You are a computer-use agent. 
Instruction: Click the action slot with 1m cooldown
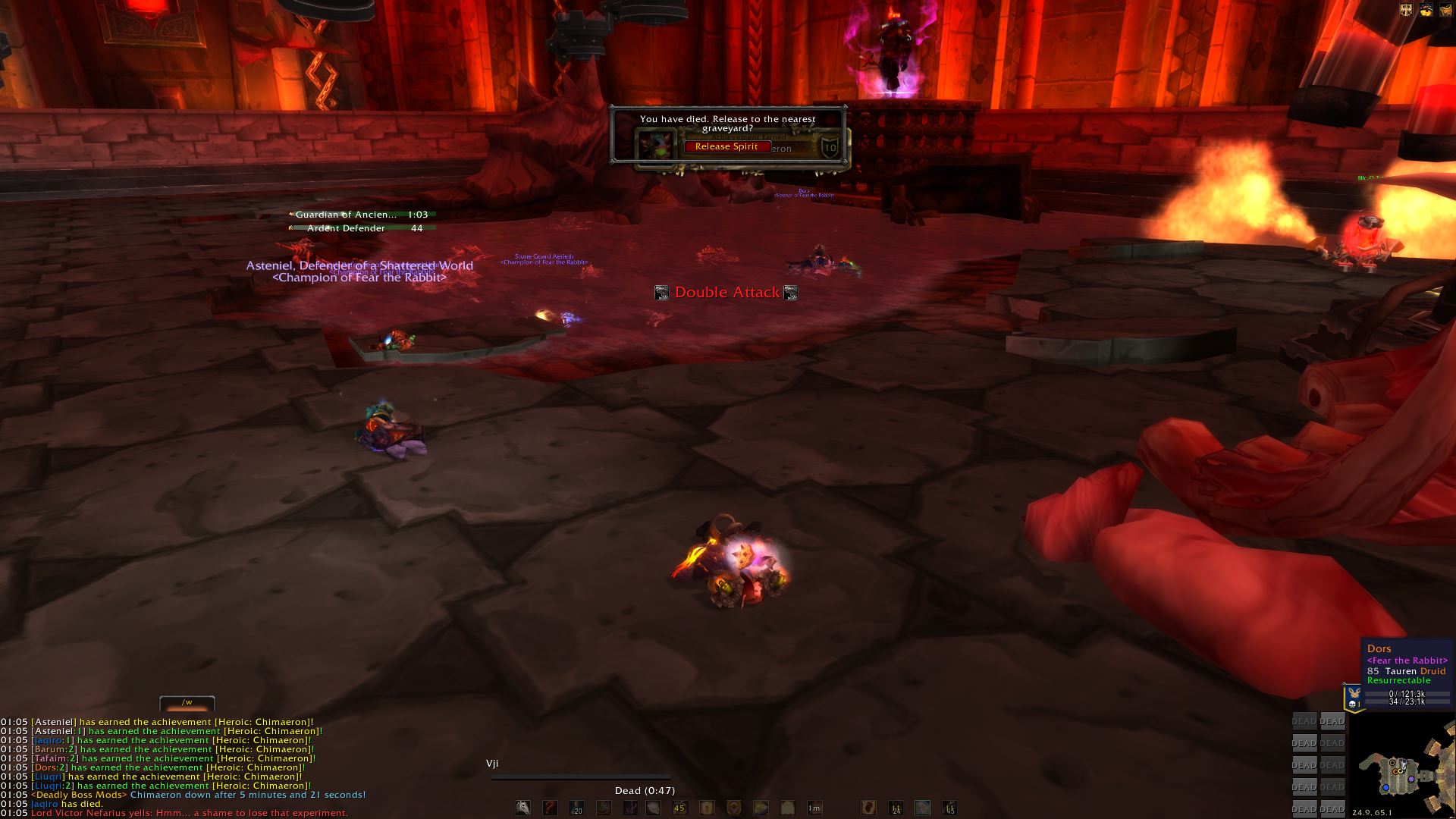(814, 808)
